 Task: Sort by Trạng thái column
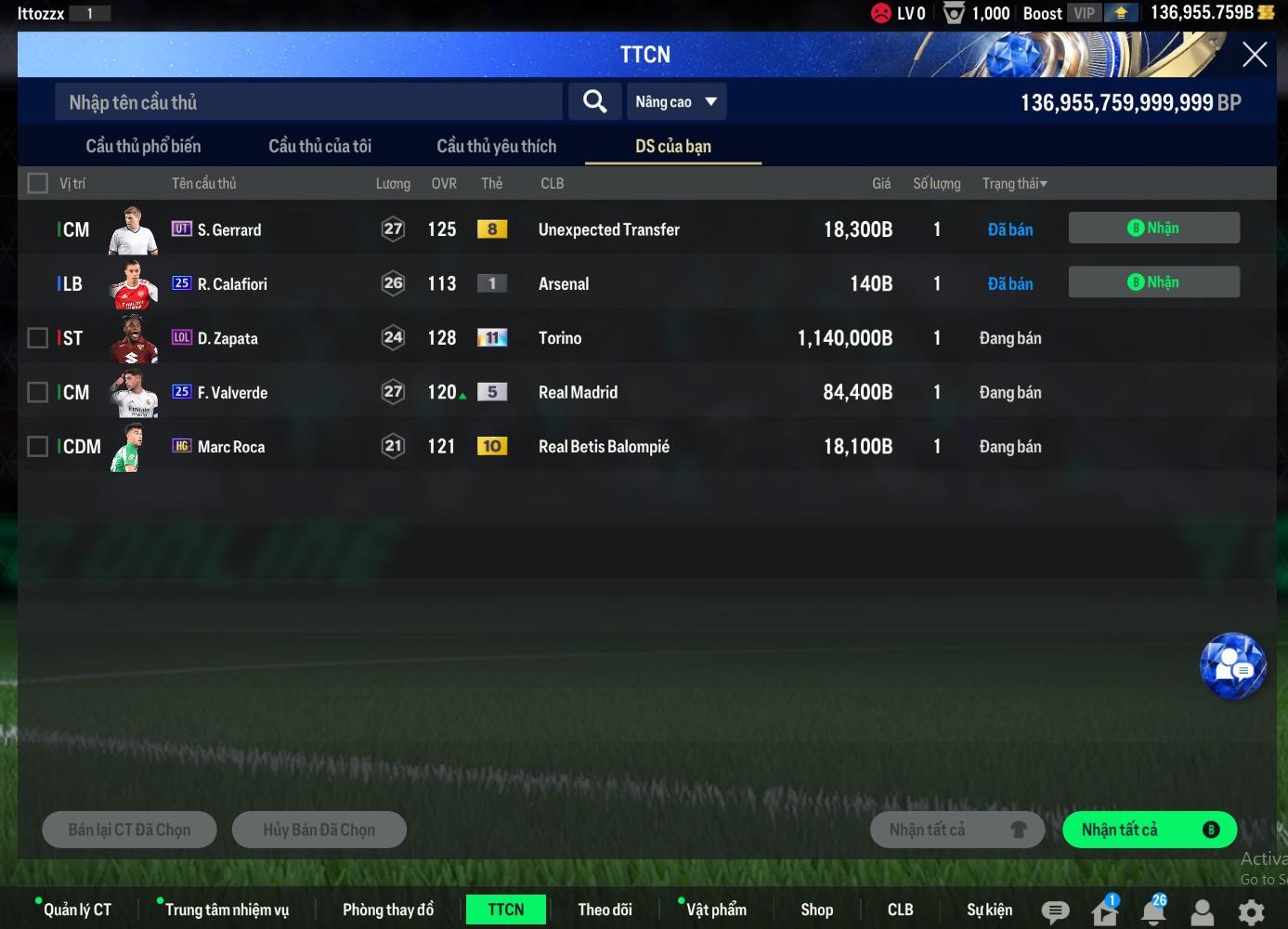1014,184
